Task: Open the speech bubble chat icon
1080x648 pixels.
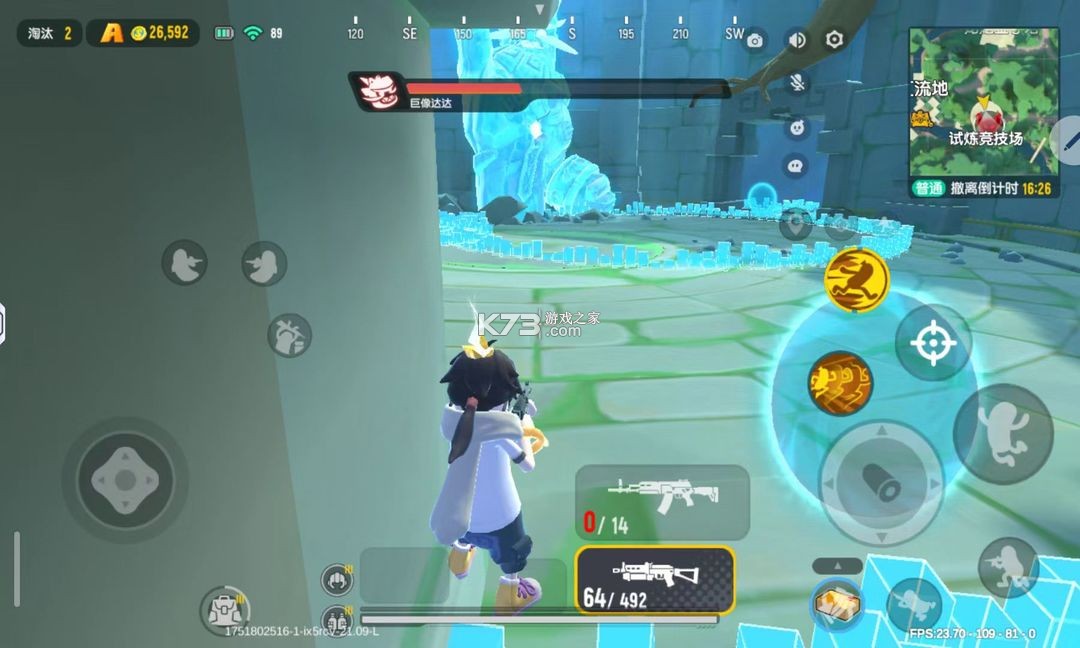Action: click(796, 165)
